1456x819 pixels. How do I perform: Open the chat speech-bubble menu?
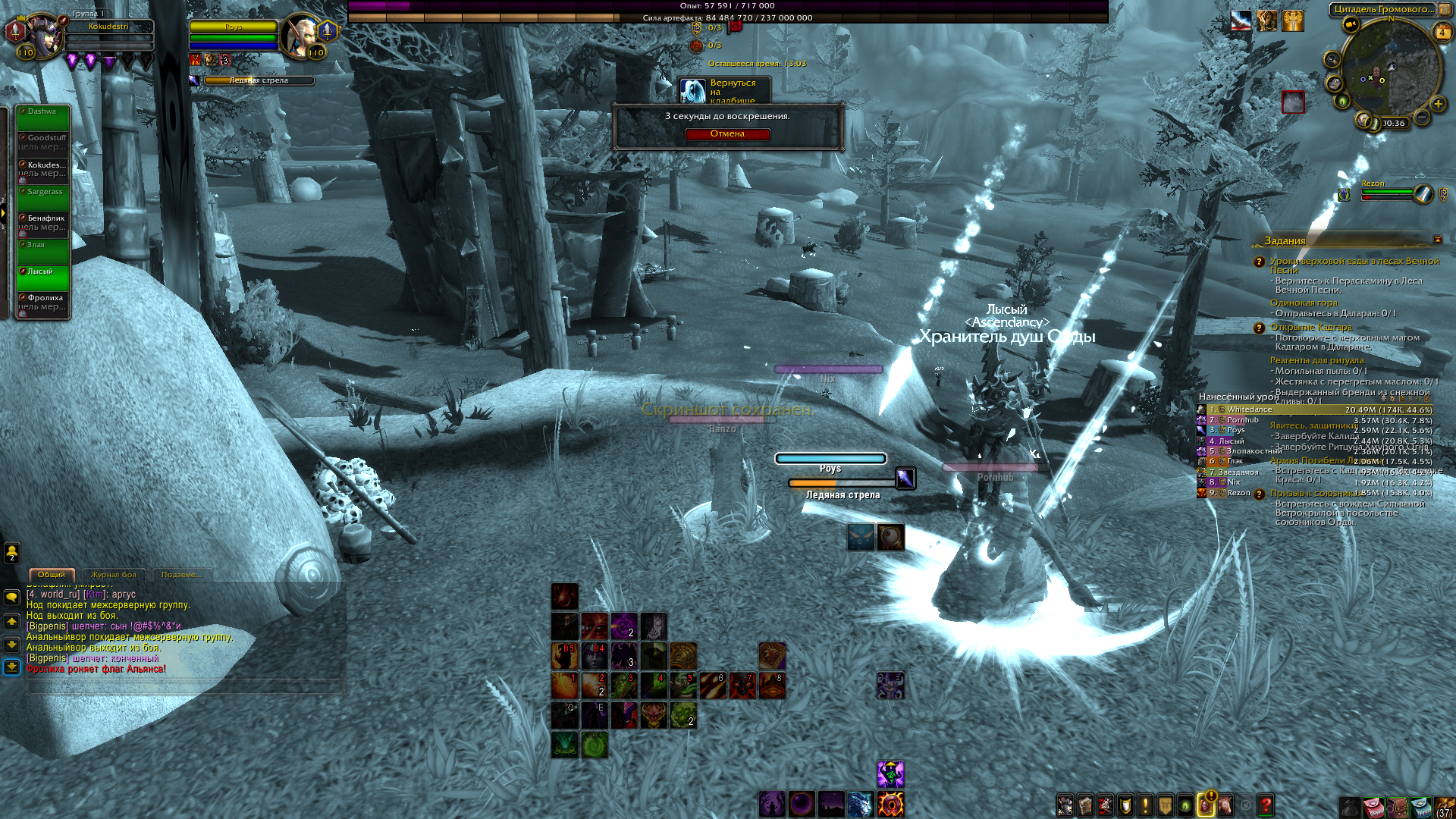pos(12,598)
